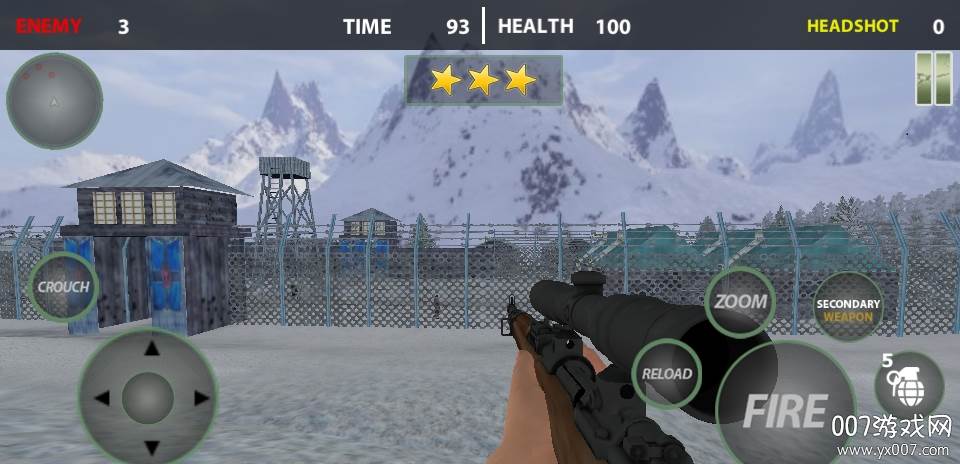
Task: Tap the left arrow on the movement pad
Action: (102, 398)
